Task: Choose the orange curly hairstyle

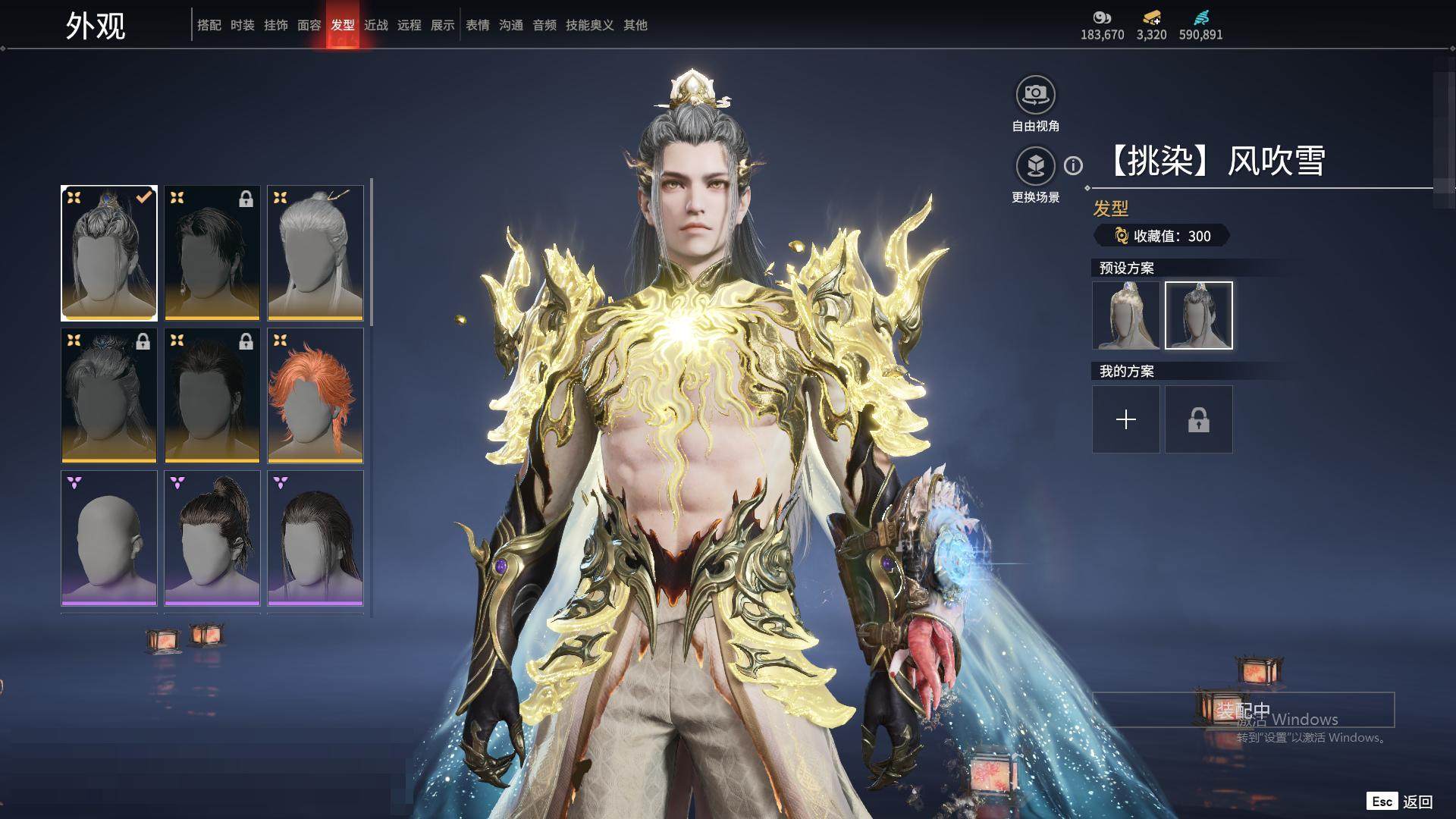Action: coord(315,395)
